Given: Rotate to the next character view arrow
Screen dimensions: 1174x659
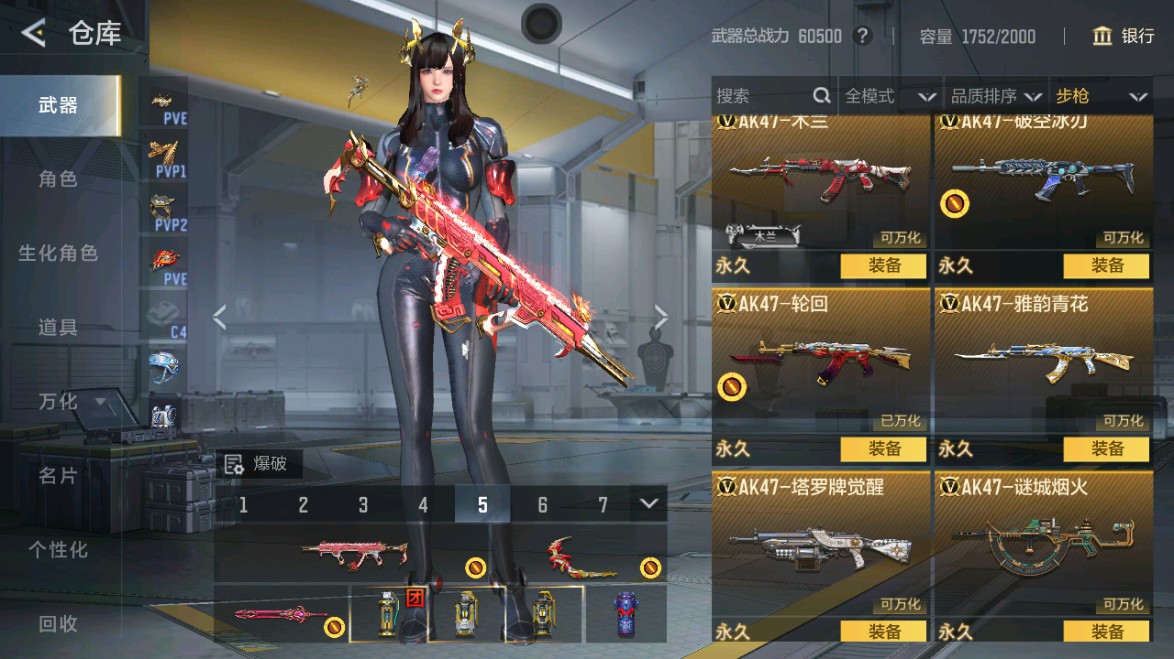Looking at the screenshot, I should [x=661, y=317].
